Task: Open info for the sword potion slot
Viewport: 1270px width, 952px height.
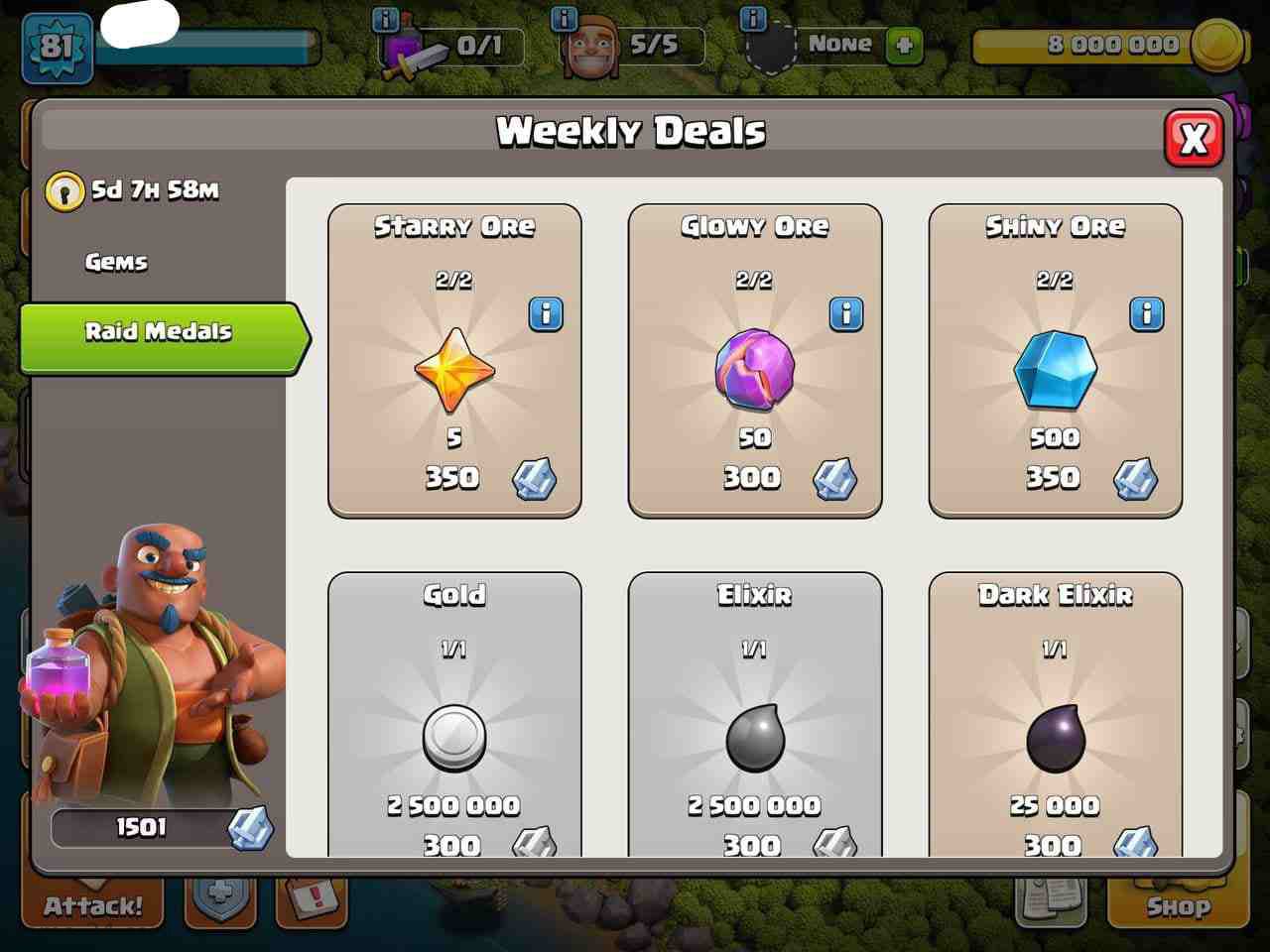Action: tap(384, 19)
